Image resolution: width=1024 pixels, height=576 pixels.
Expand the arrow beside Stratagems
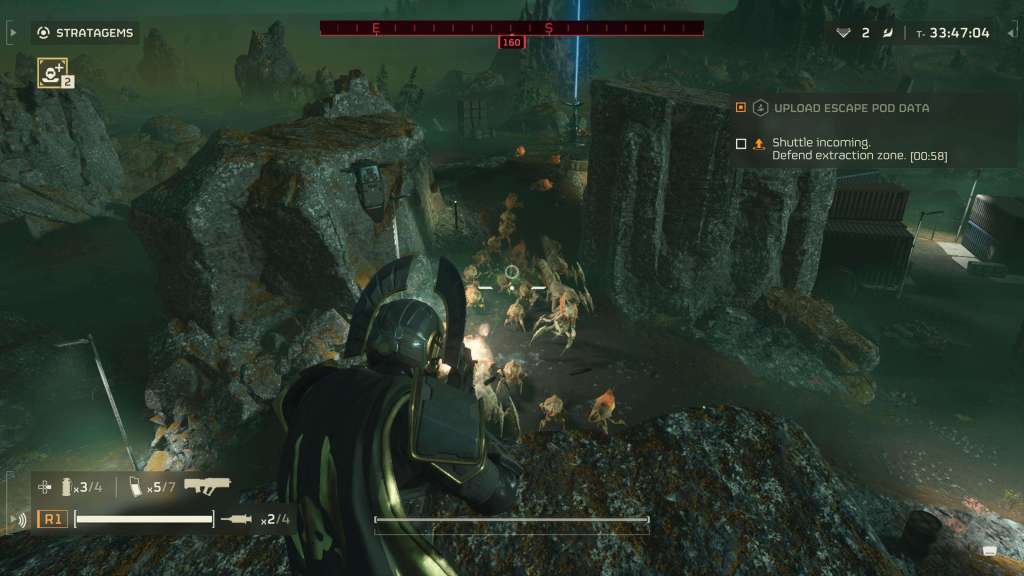pos(12,33)
